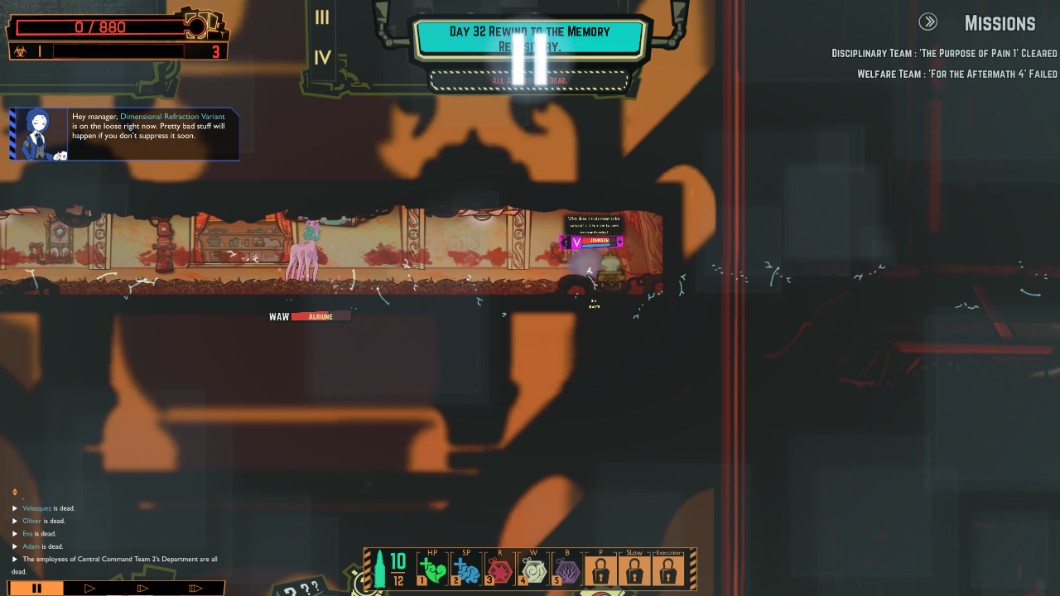Select the green HP recovery bullet
Viewport: 1060px width, 596px height.
click(x=432, y=570)
